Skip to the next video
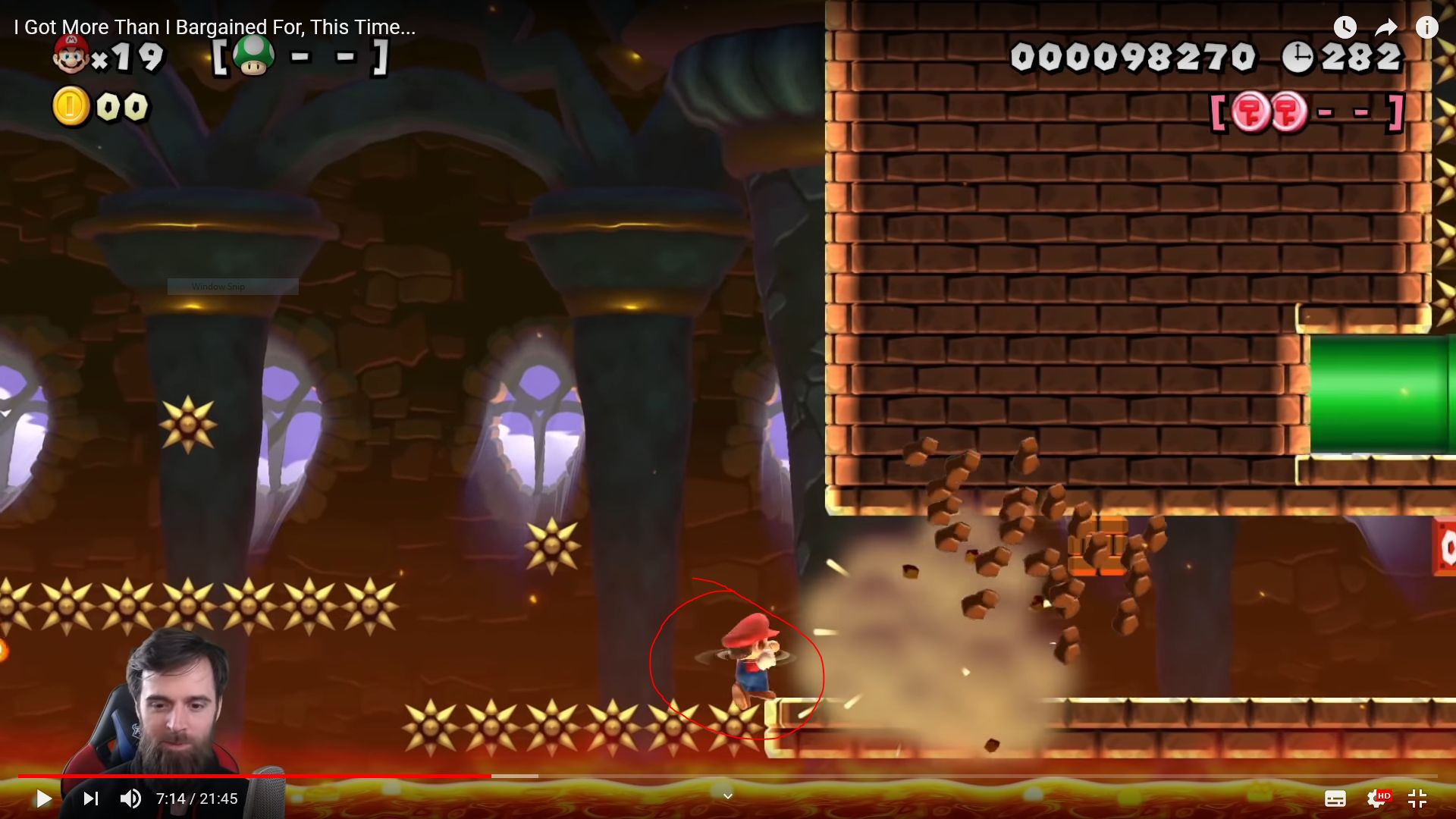Screen dimensions: 1456x819 pyautogui.click(x=90, y=799)
